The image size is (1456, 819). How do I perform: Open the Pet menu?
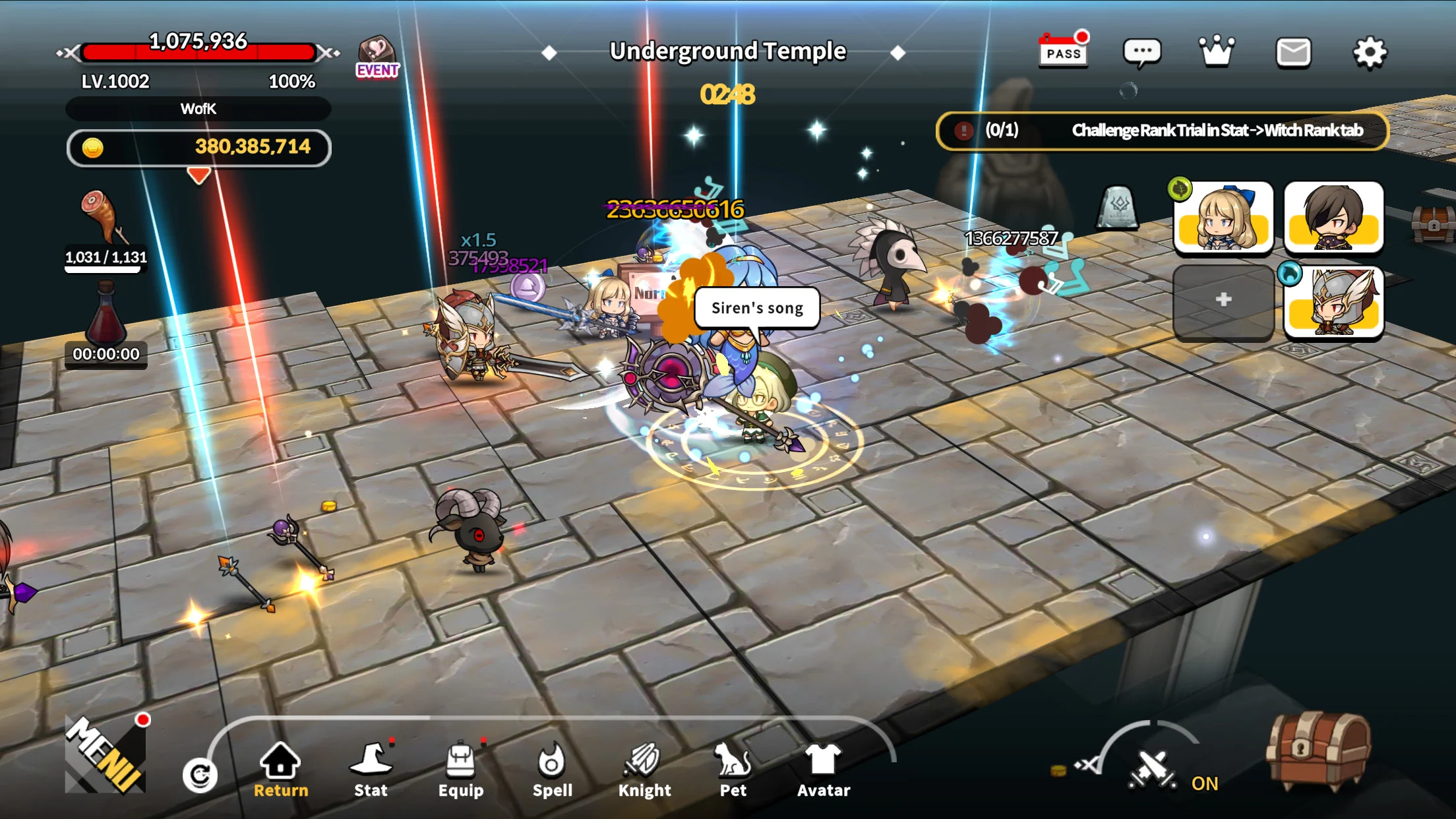733,770
